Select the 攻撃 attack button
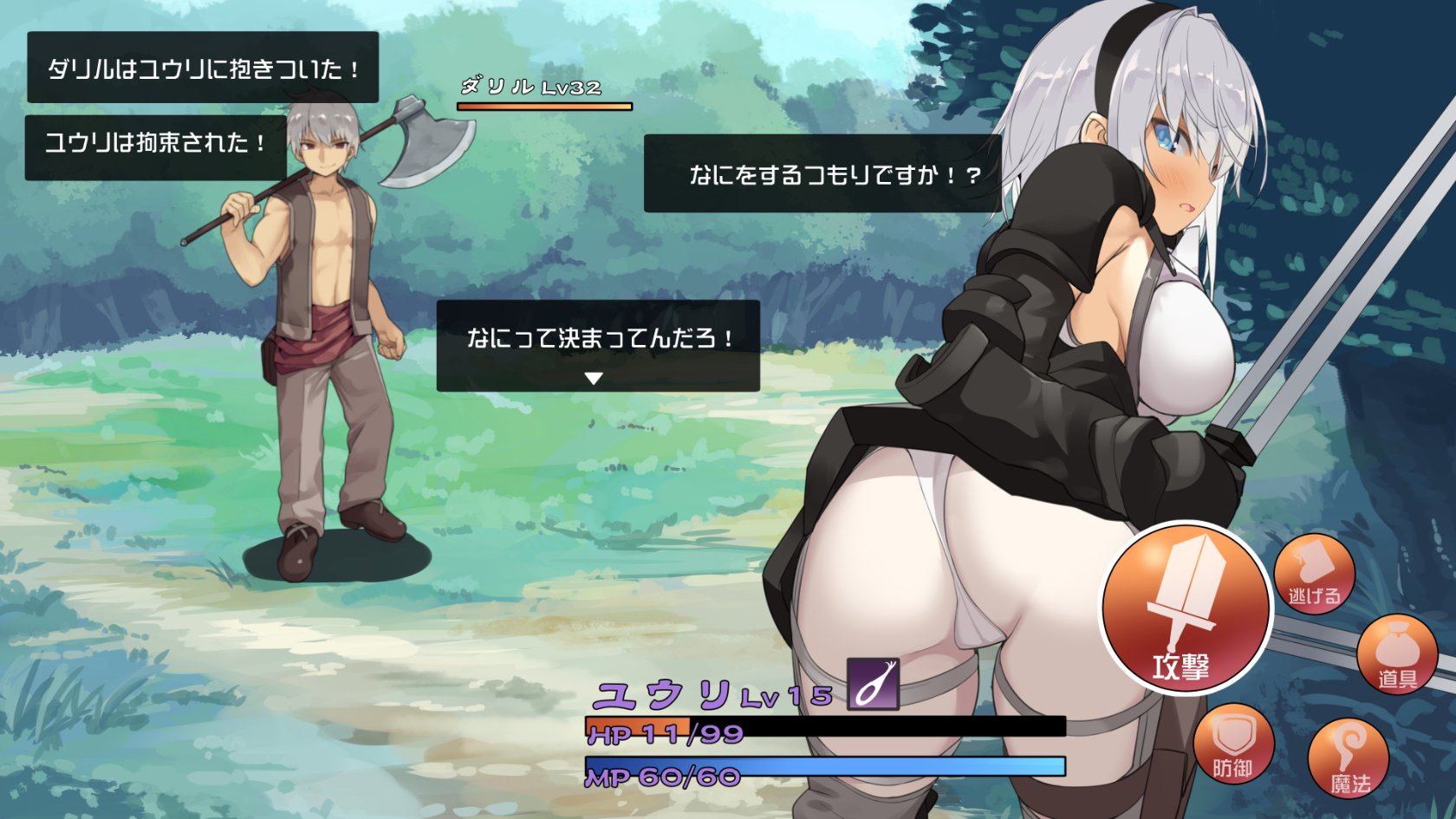Image resolution: width=1456 pixels, height=819 pixels. [x=1185, y=608]
